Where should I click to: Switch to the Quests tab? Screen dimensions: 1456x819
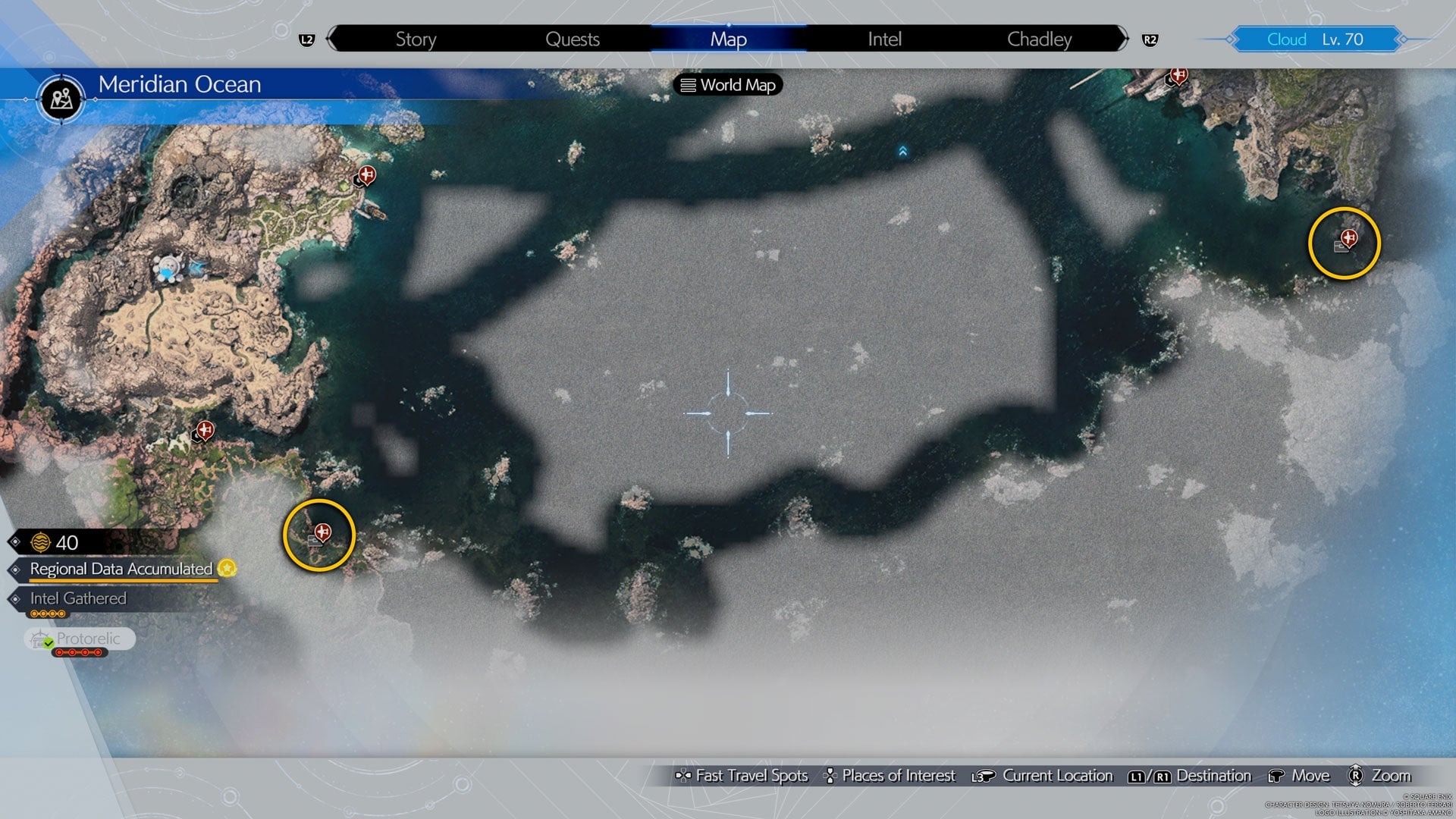[574, 39]
